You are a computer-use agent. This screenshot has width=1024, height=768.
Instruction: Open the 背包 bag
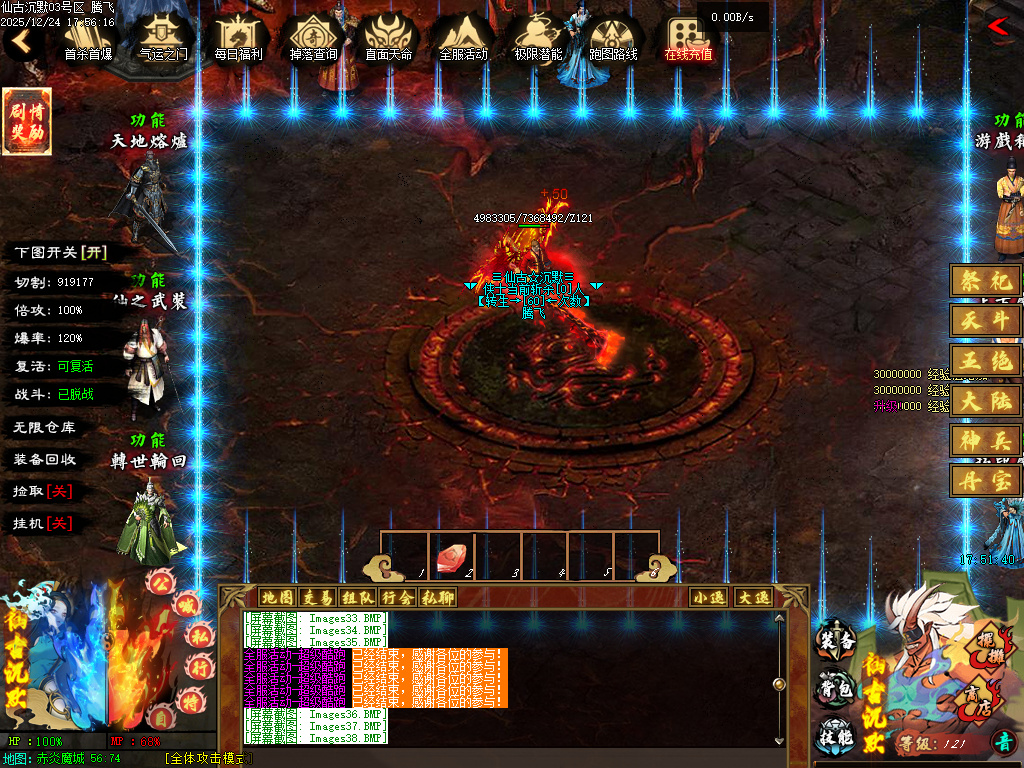click(x=836, y=688)
